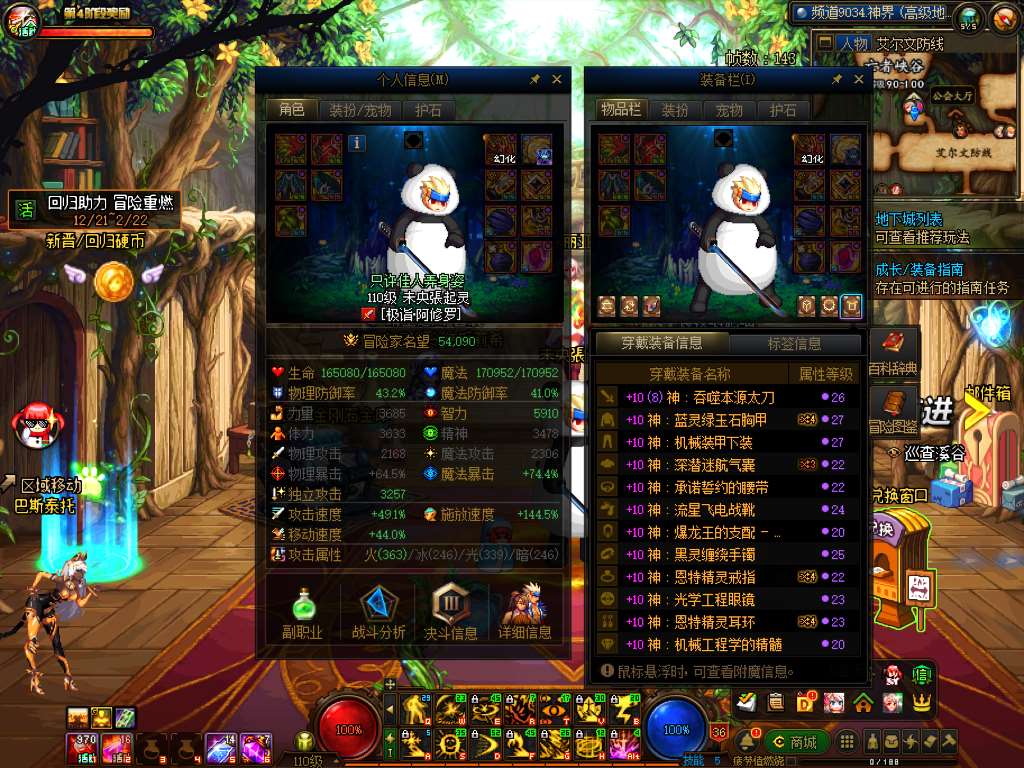Viewport: 1024px width, 768px height.
Task: Switch to the 装扮/宠物 tab
Action: click(361, 110)
